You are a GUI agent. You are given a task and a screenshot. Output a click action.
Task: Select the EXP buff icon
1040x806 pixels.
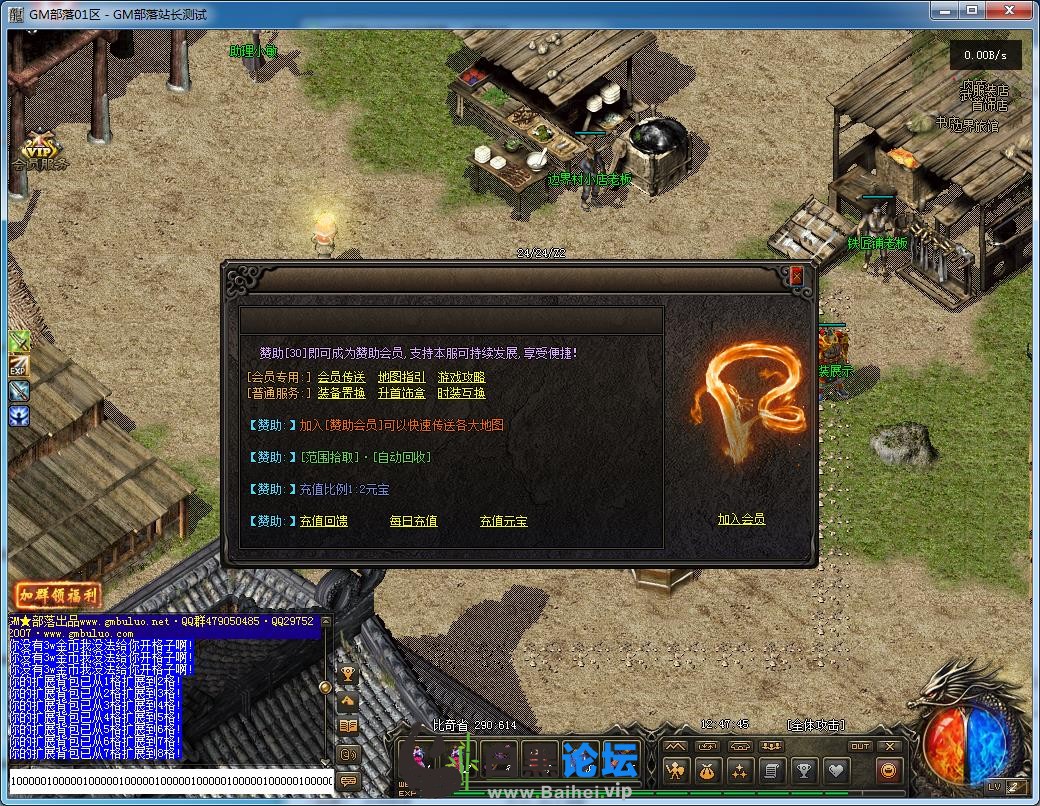(x=19, y=367)
